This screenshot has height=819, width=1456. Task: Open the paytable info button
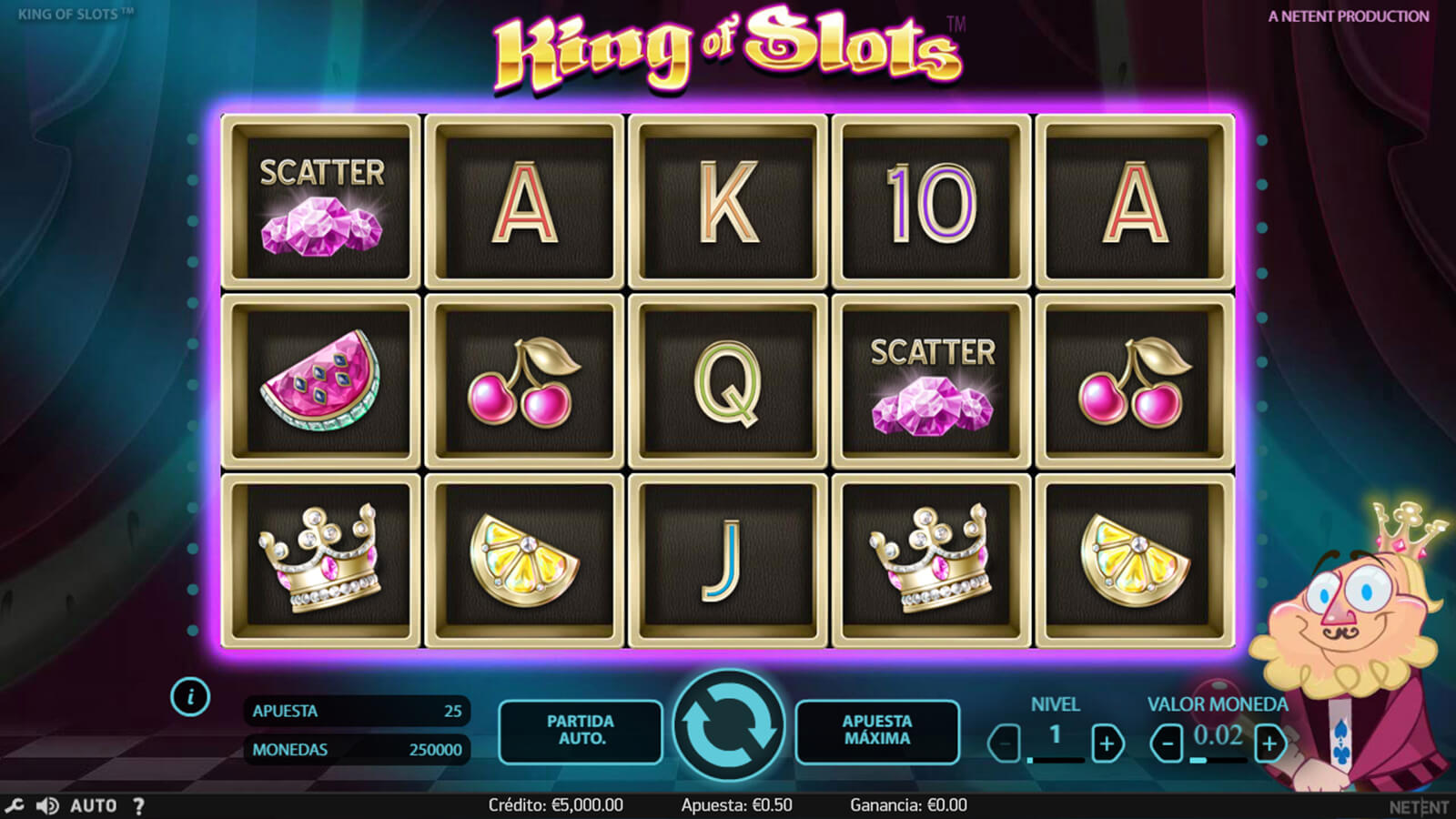[x=190, y=697]
